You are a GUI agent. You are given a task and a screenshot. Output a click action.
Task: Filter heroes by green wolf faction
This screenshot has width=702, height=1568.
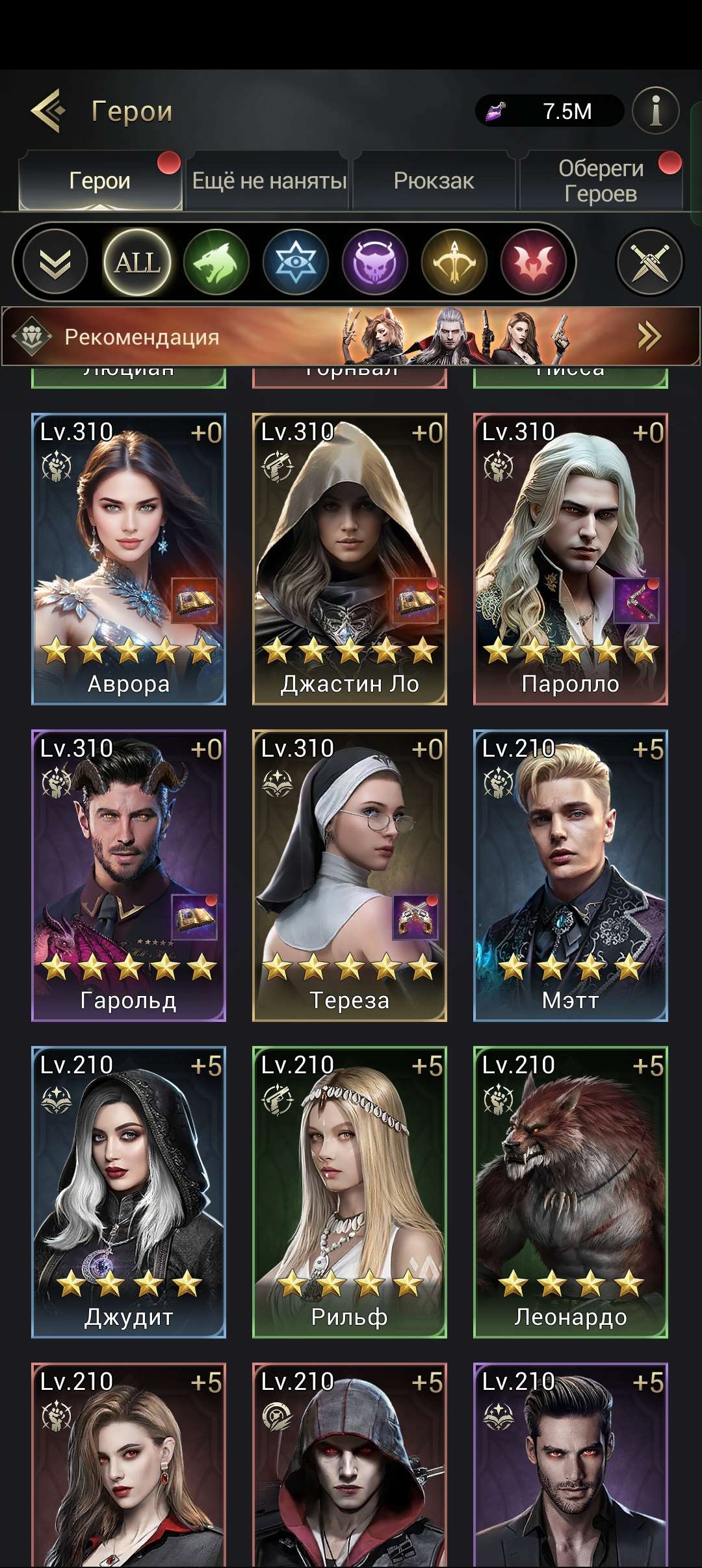[216, 263]
